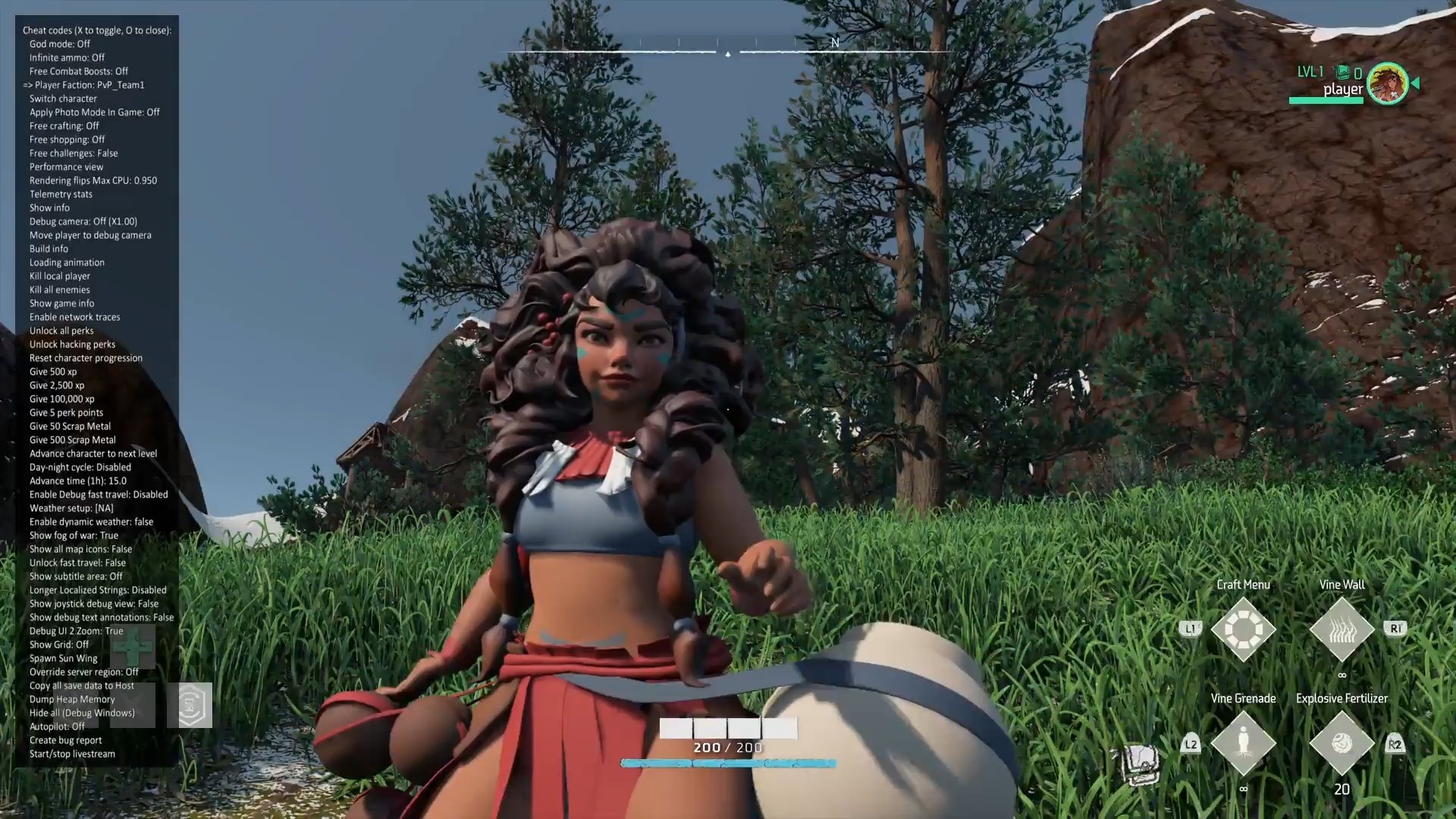Choose Give 100,000 xp
The width and height of the screenshot is (1456, 819).
tap(62, 399)
